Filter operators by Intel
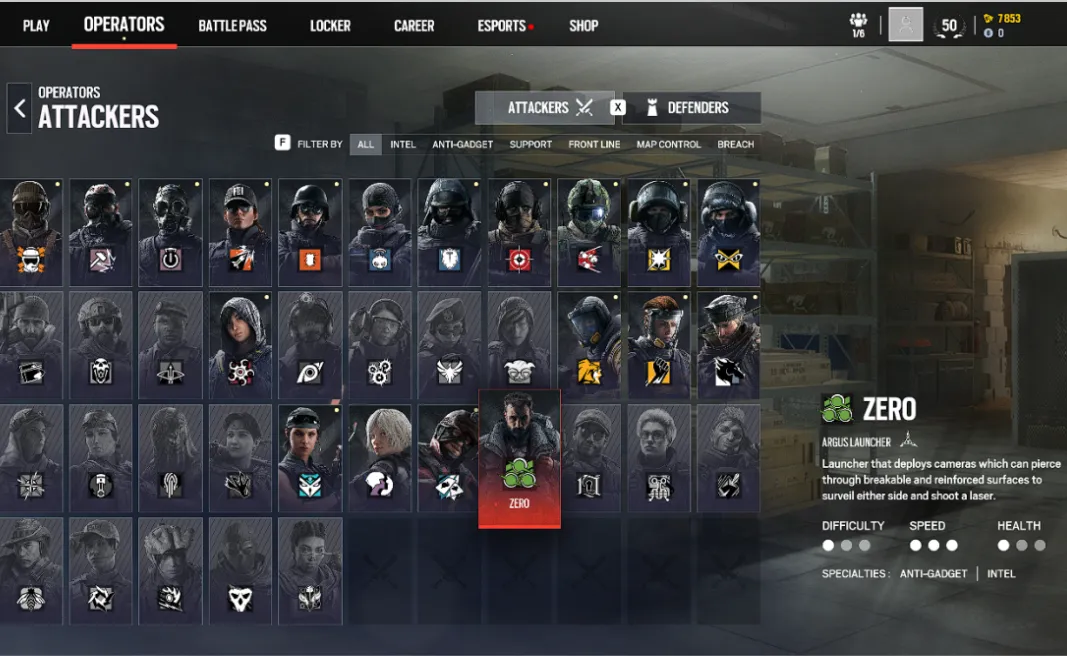This screenshot has height=656, width=1067. tap(403, 144)
